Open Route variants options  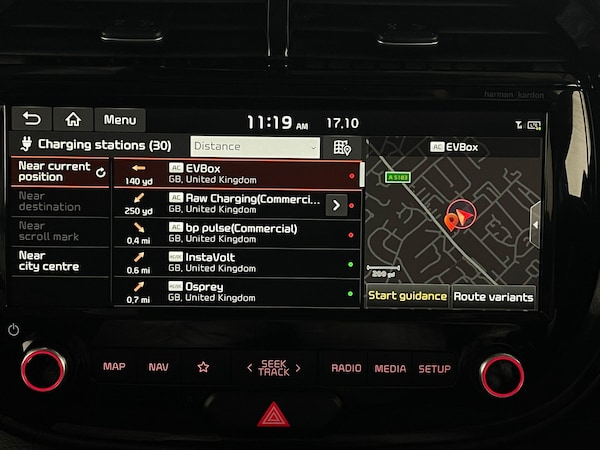pos(494,296)
